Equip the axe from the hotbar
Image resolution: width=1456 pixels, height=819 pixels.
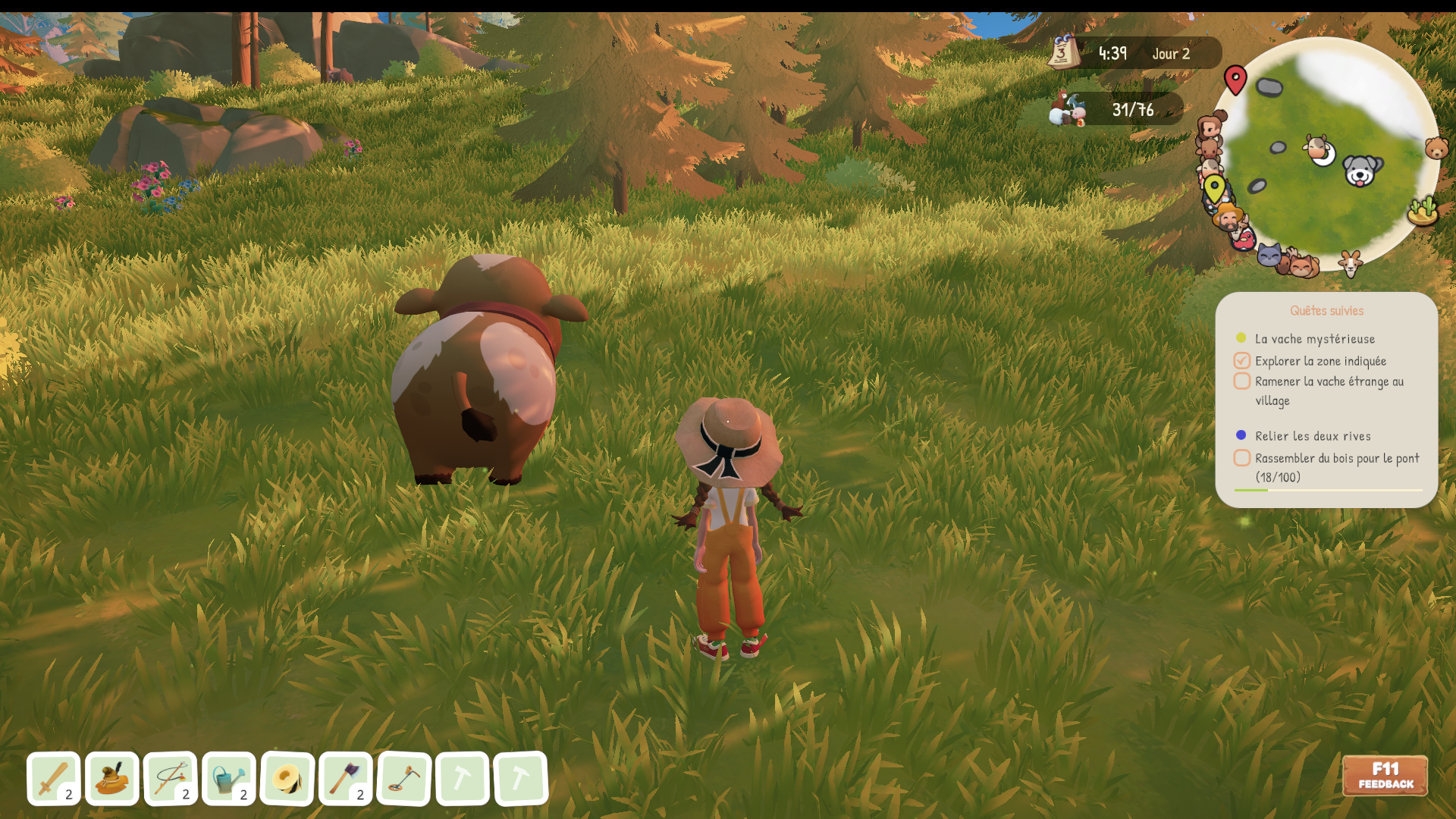pos(345,778)
